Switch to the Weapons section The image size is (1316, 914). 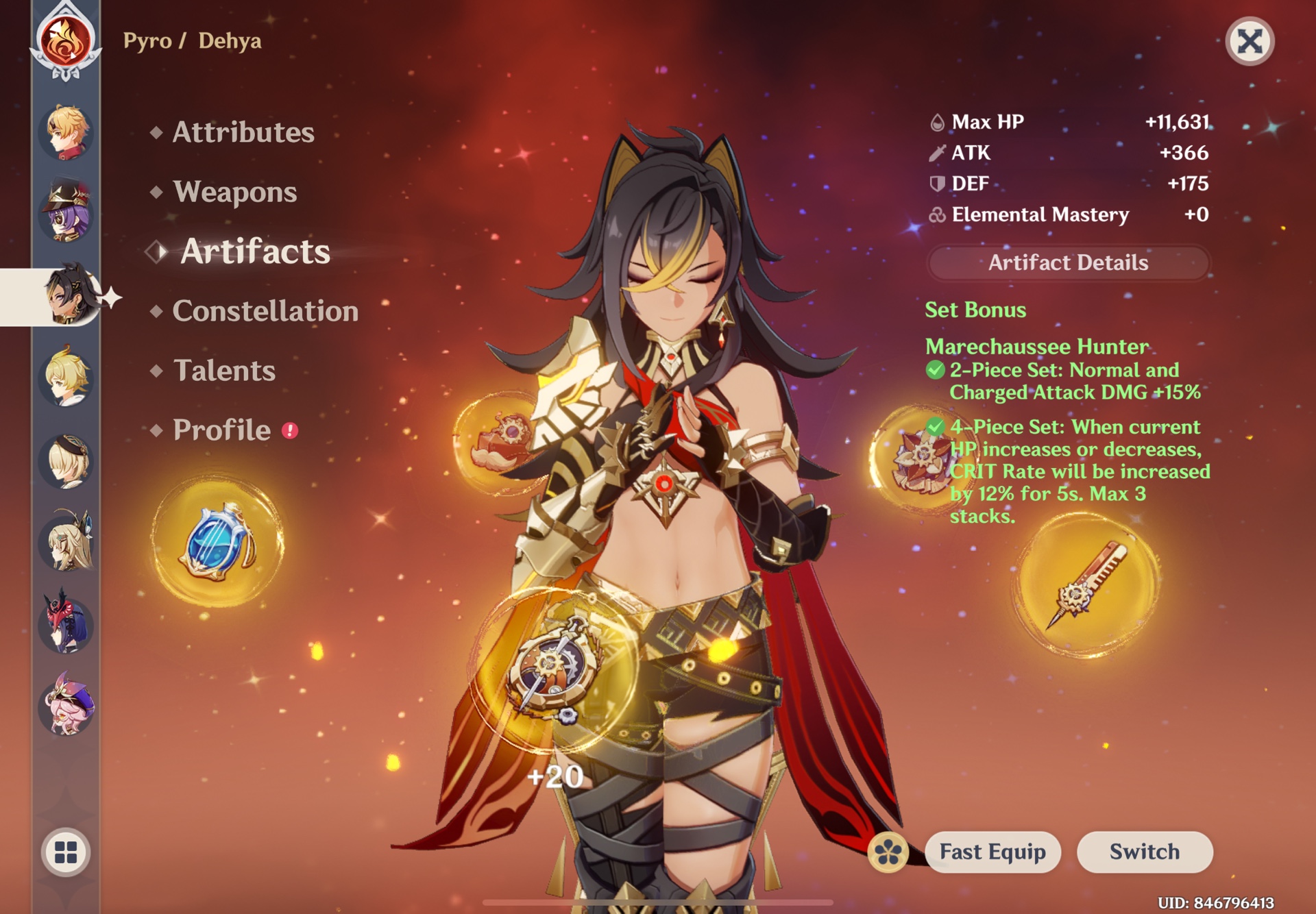click(x=235, y=193)
